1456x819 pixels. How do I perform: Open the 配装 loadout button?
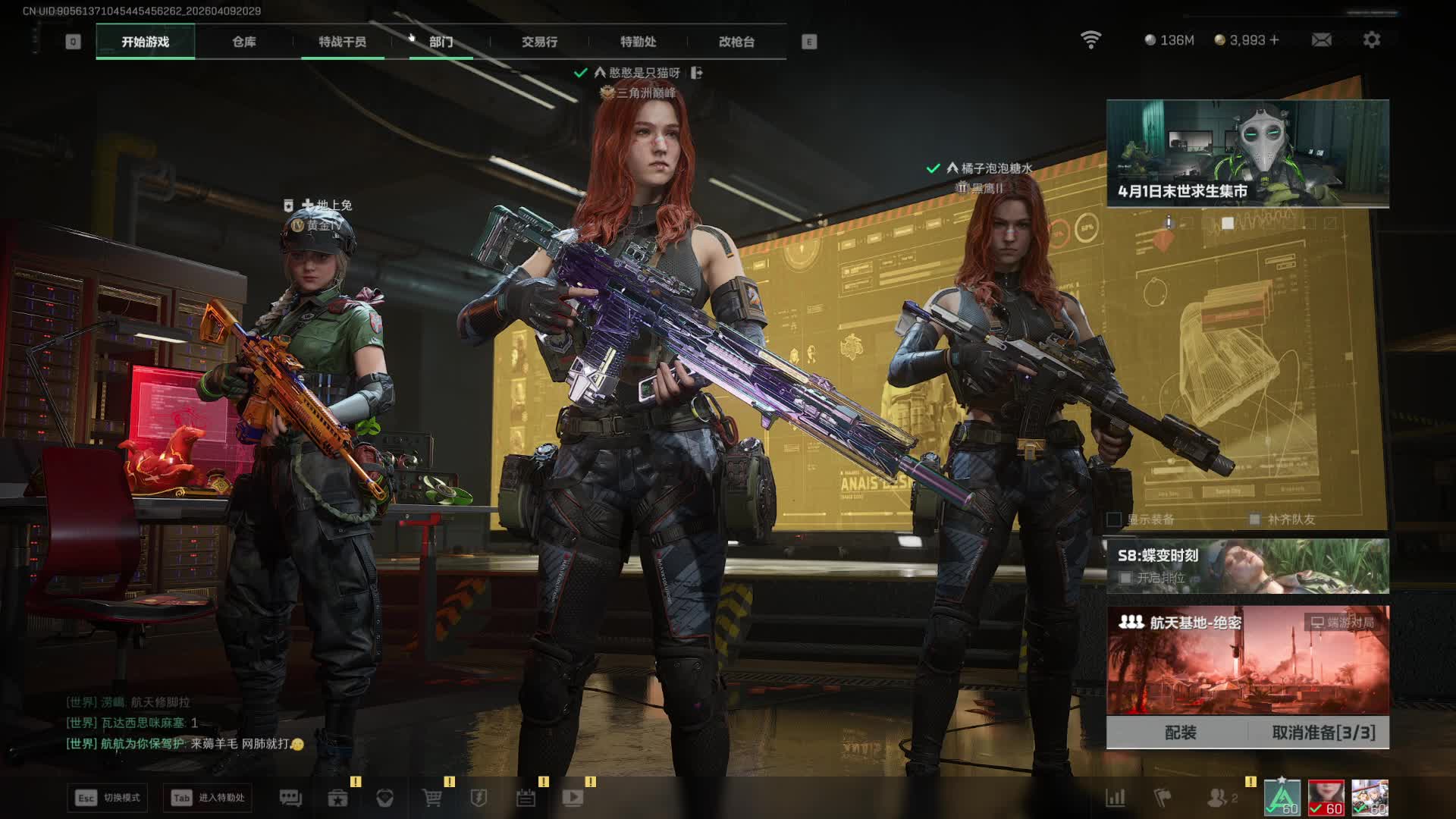coord(1180,733)
